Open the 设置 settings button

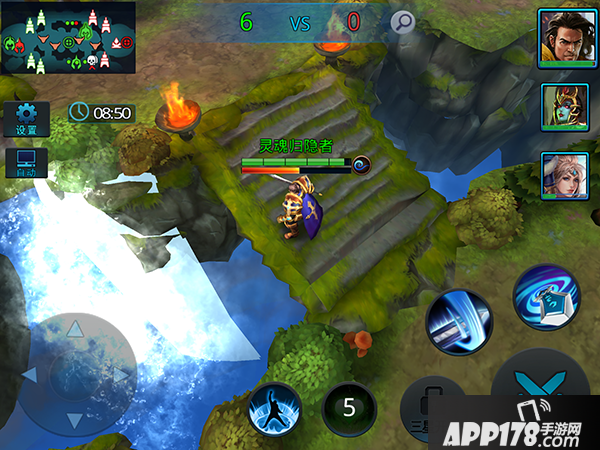26,119
